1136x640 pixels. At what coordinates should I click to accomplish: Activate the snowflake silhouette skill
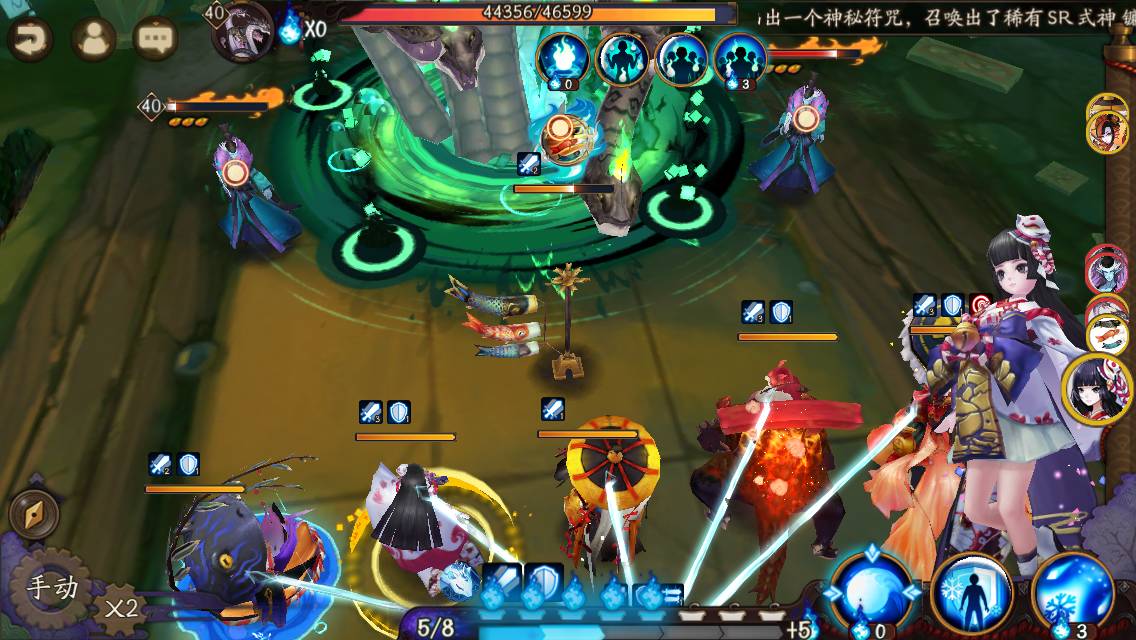click(971, 593)
